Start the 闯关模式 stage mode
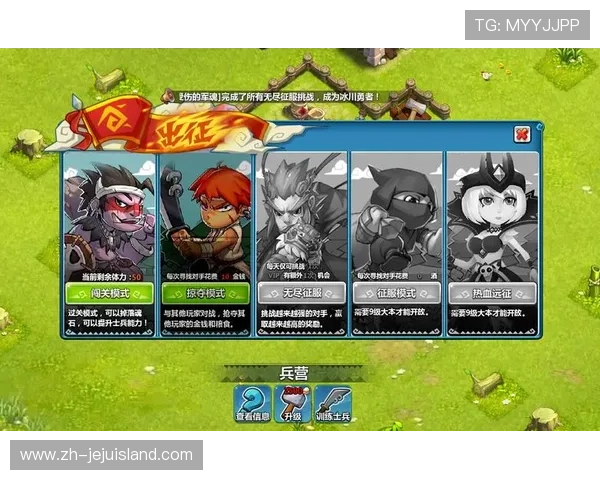Image resolution: width=600 pixels, height=480 pixels. point(109,293)
